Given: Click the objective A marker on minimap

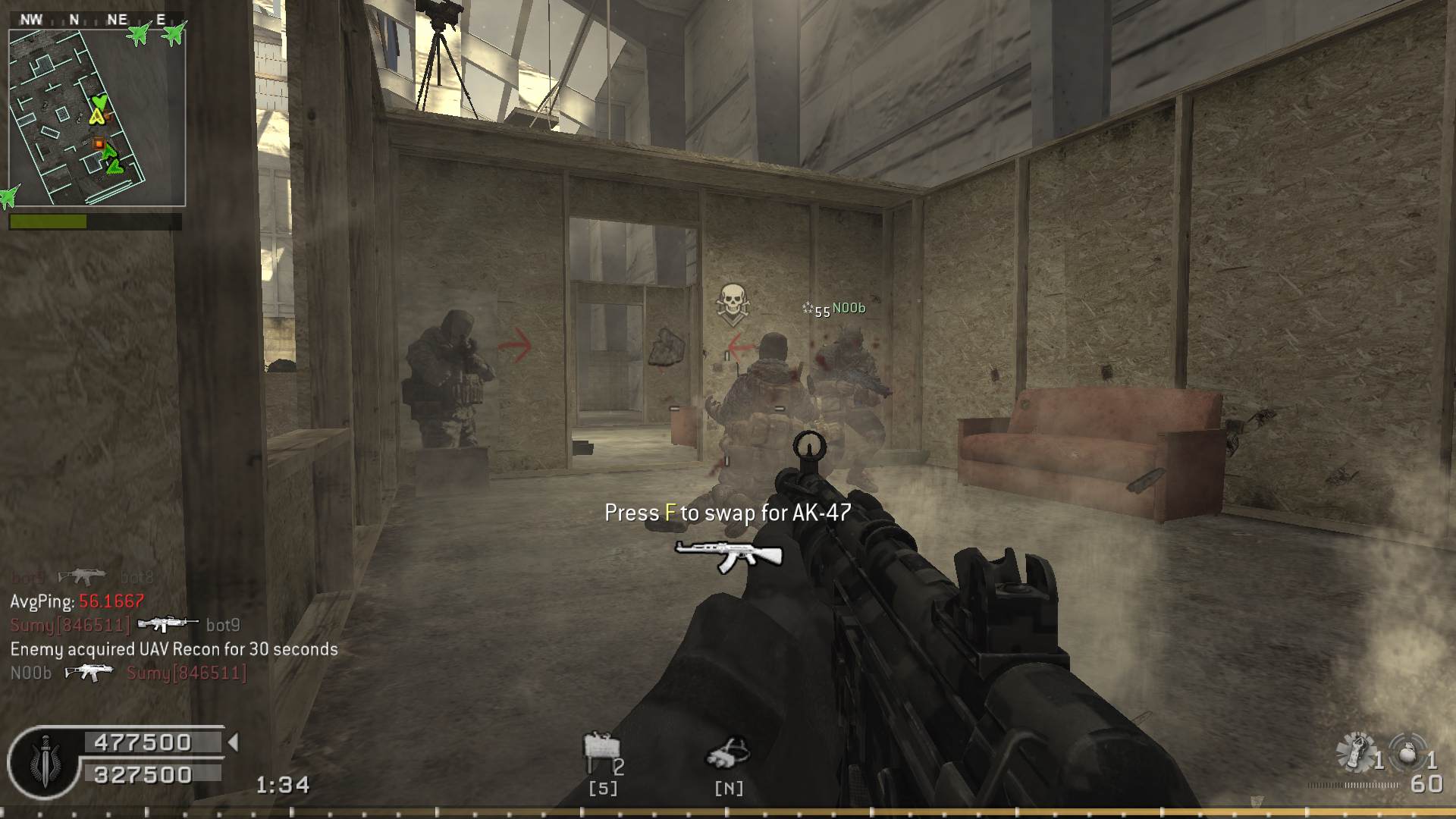Looking at the screenshot, I should [x=96, y=116].
